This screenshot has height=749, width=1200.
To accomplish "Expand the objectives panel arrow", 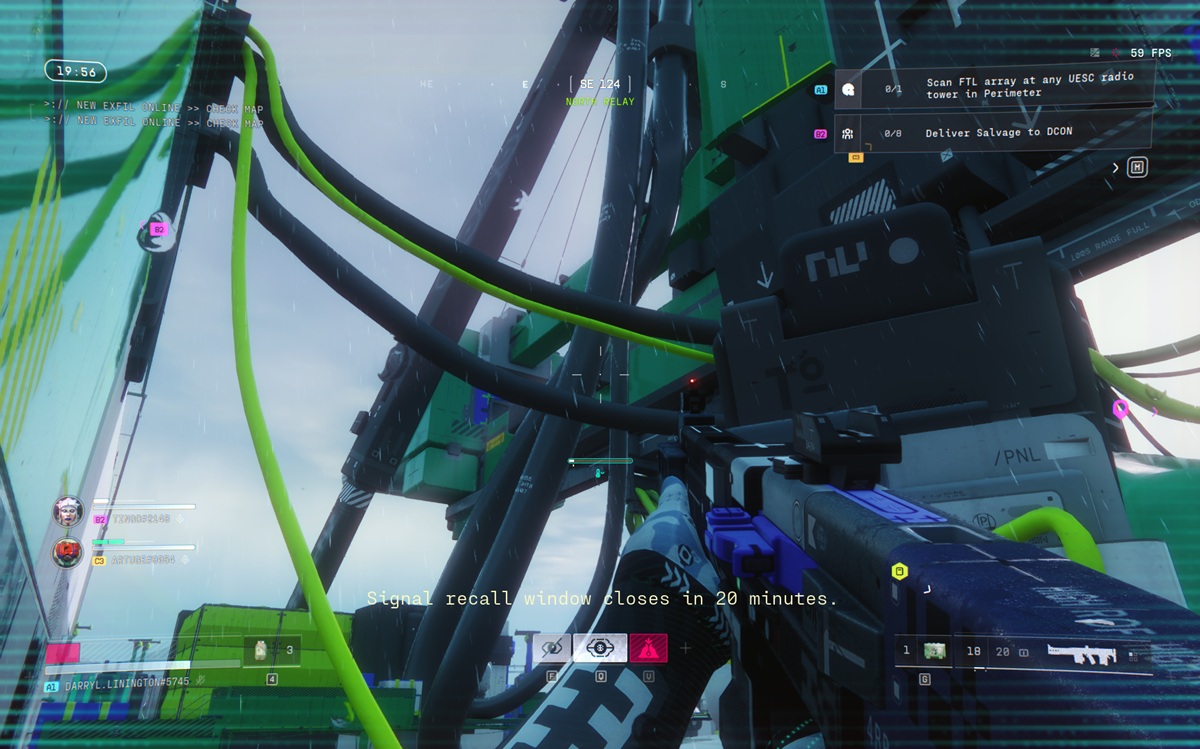I will point(1116,168).
